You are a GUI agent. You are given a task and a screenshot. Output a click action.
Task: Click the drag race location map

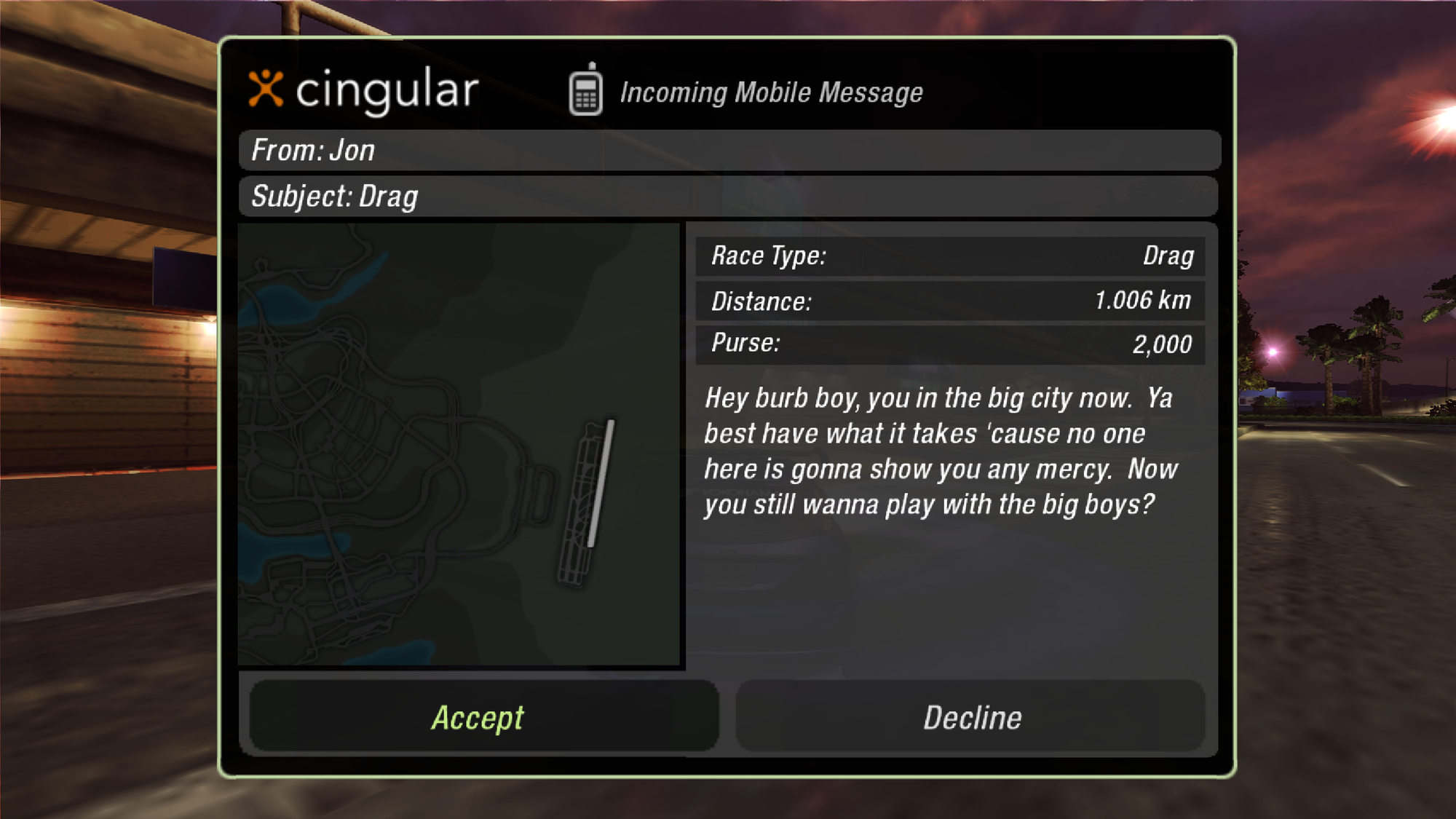459,445
